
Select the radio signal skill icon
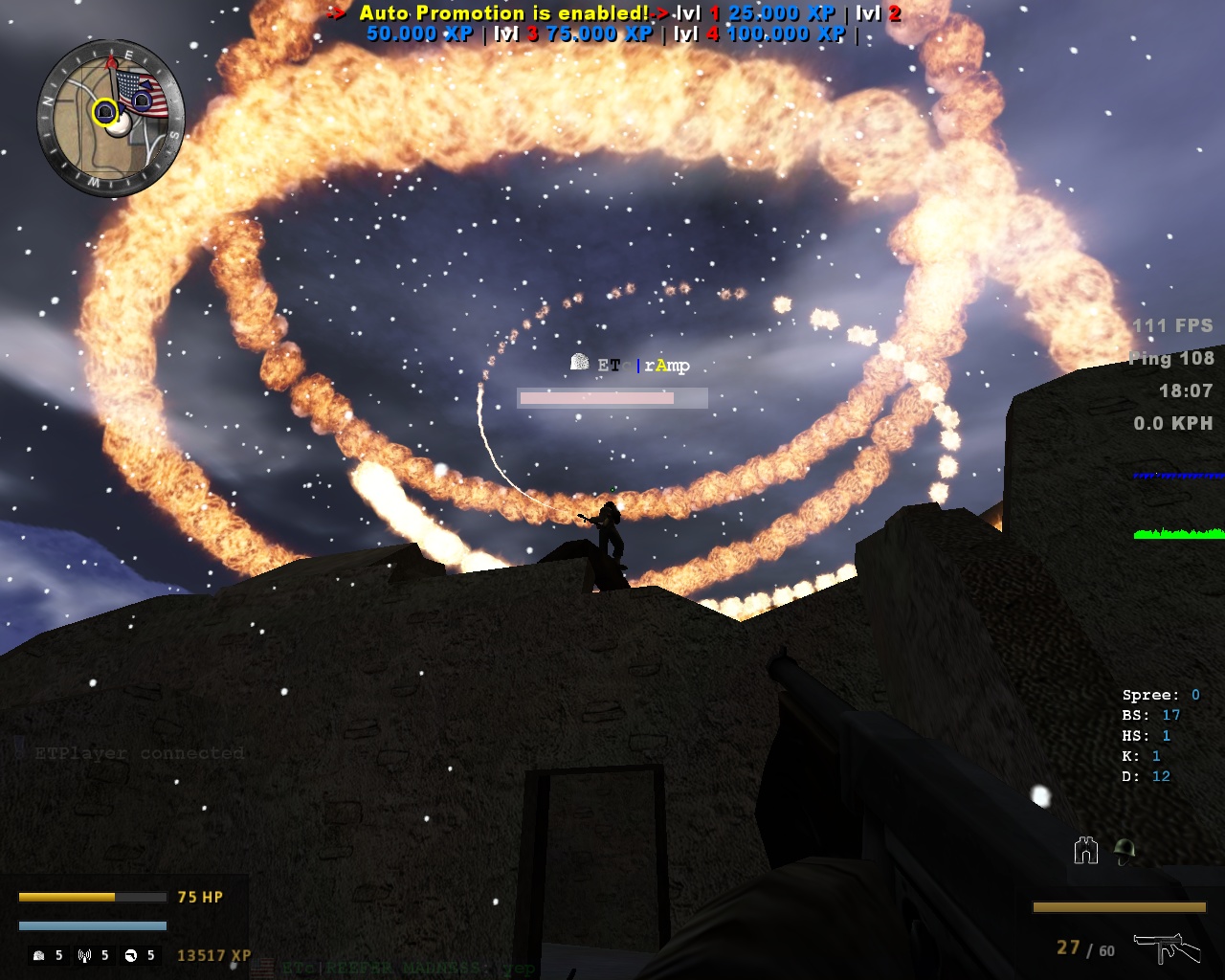(84, 955)
